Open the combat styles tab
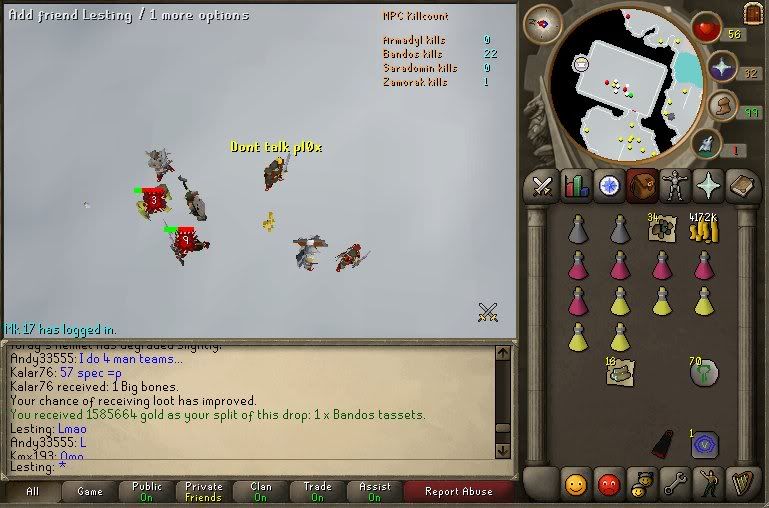The image size is (769, 508). pos(542,185)
